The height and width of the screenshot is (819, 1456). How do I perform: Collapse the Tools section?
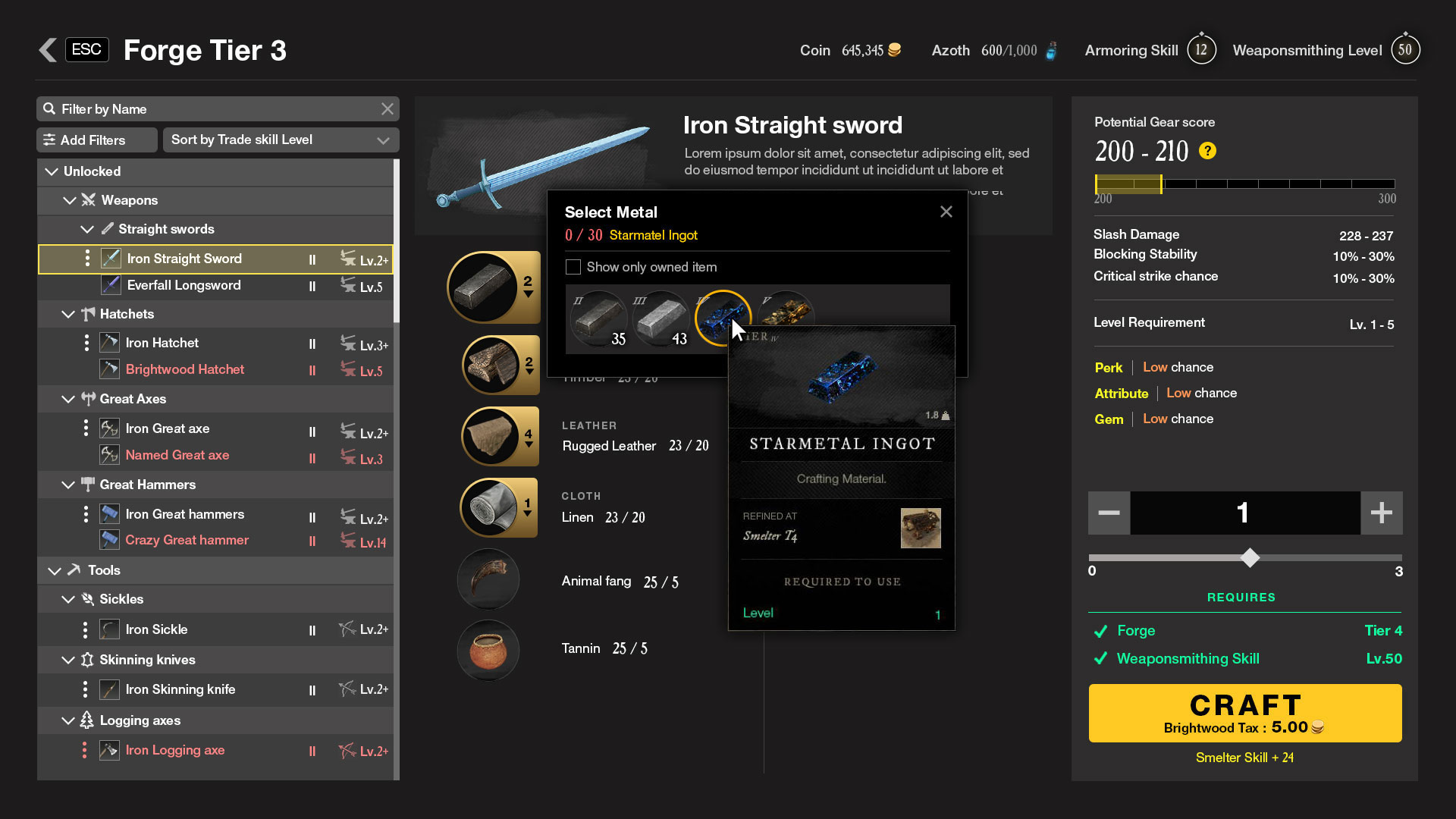(55, 570)
